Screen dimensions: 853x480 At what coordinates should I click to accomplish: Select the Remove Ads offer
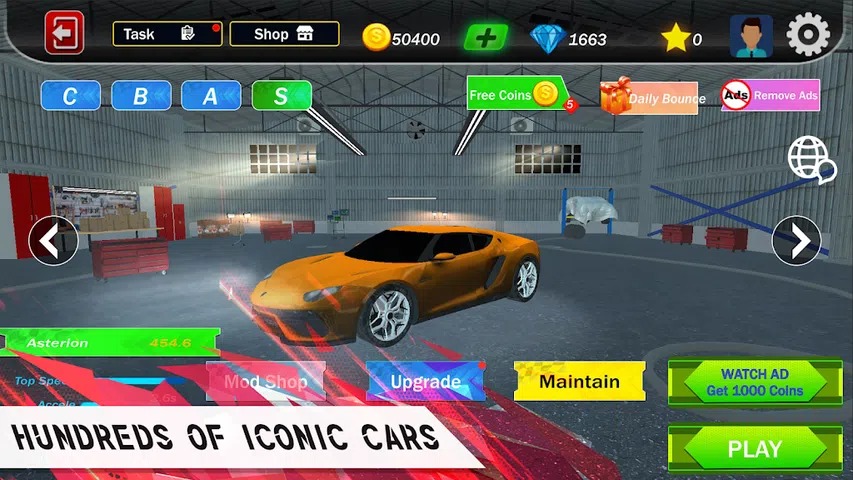[770, 96]
